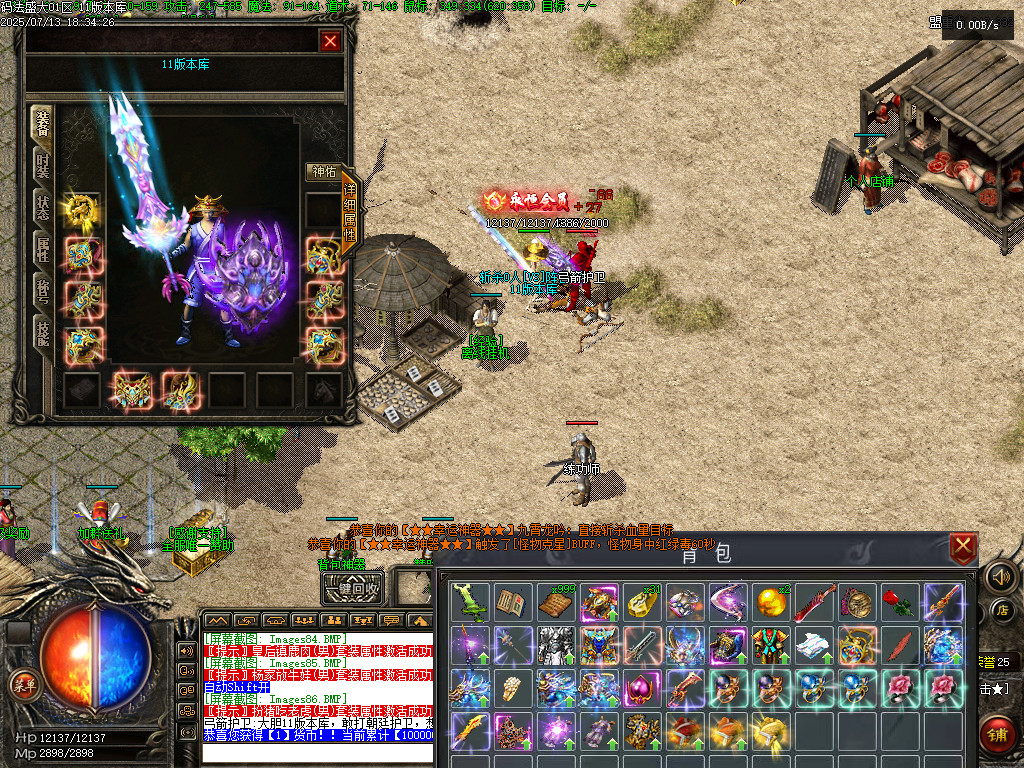Switch to the 时装 fashion tab
This screenshot has width=1024, height=768.
(43, 165)
